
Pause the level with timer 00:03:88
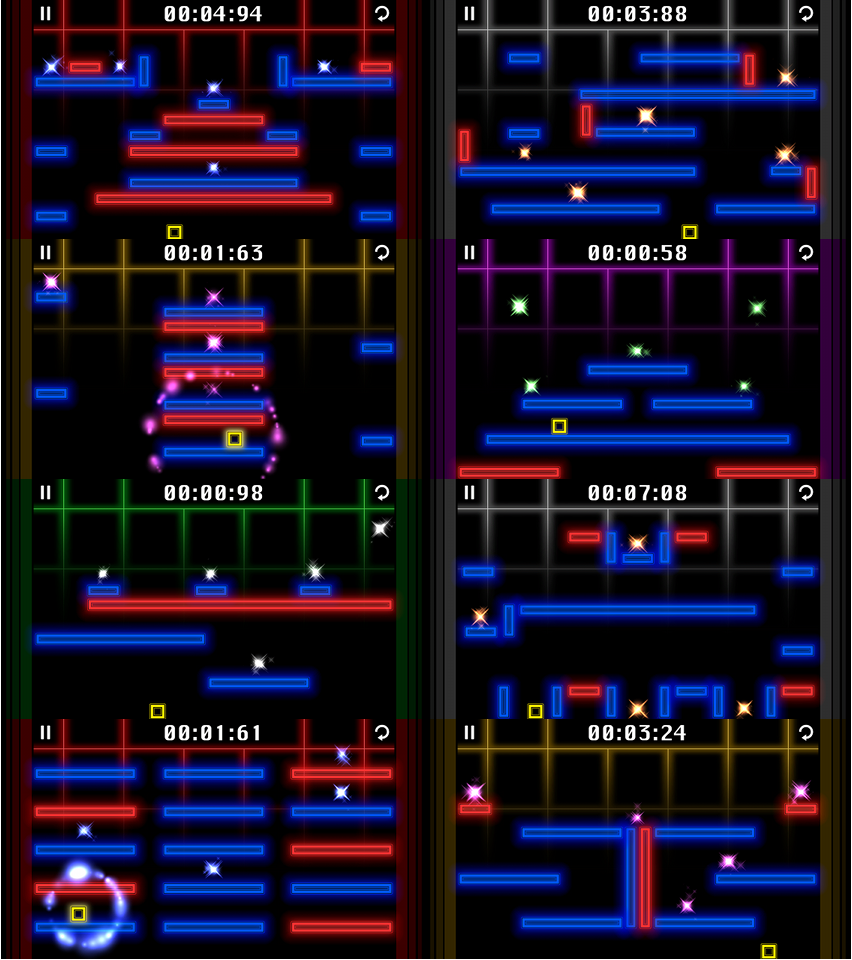(x=469, y=13)
